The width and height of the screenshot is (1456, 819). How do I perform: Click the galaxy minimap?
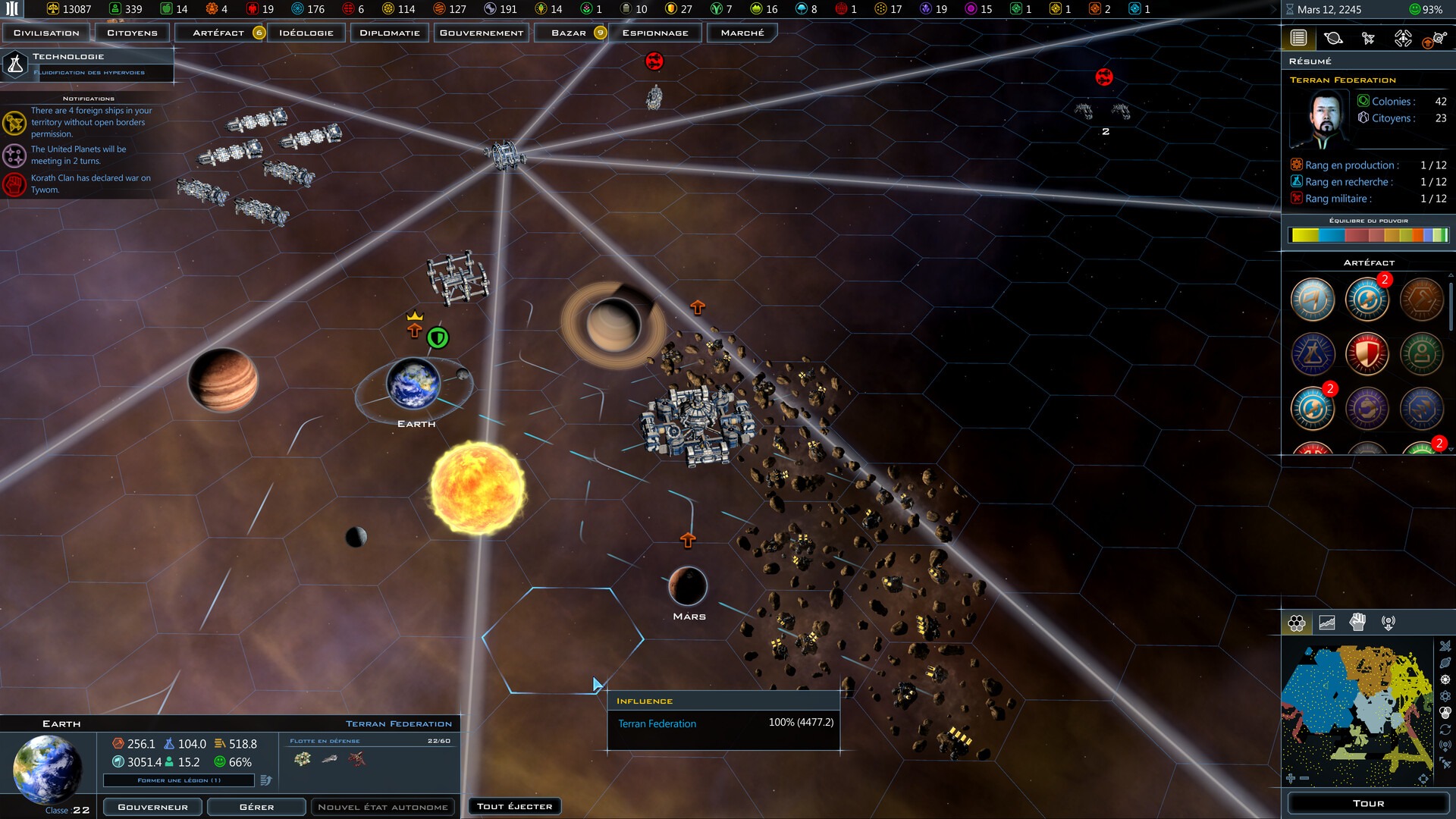[x=1357, y=713]
